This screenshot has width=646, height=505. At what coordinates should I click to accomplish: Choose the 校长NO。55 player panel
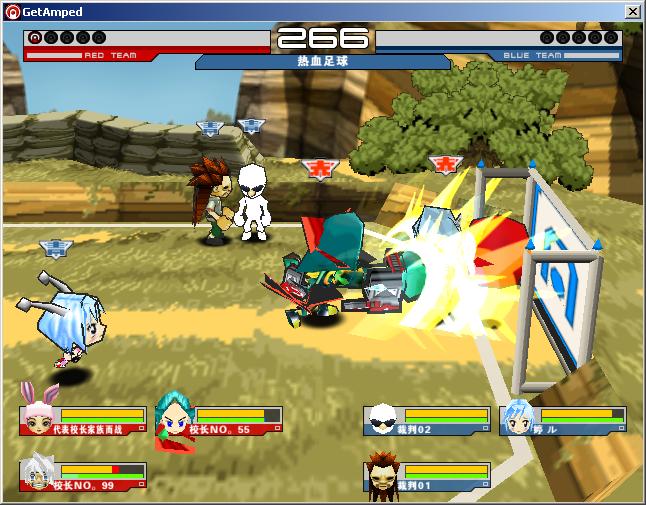click(x=219, y=421)
